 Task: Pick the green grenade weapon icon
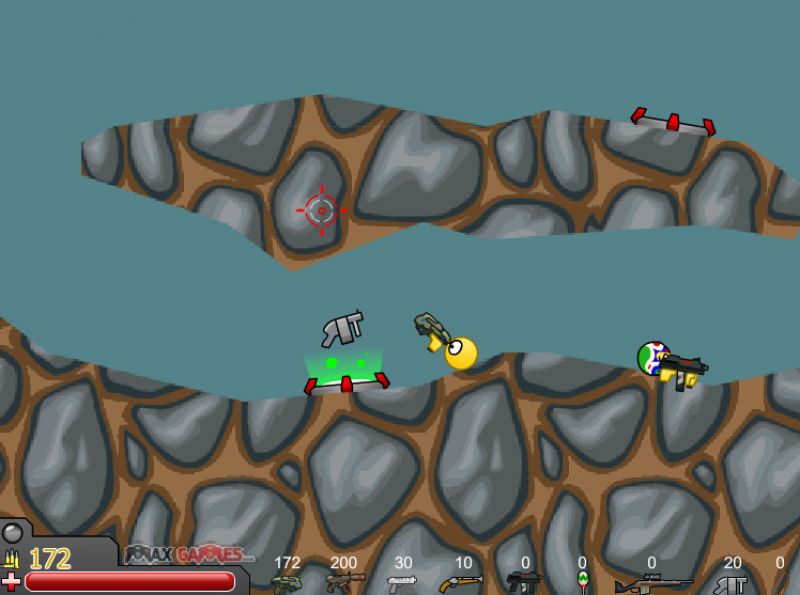[x=582, y=581]
